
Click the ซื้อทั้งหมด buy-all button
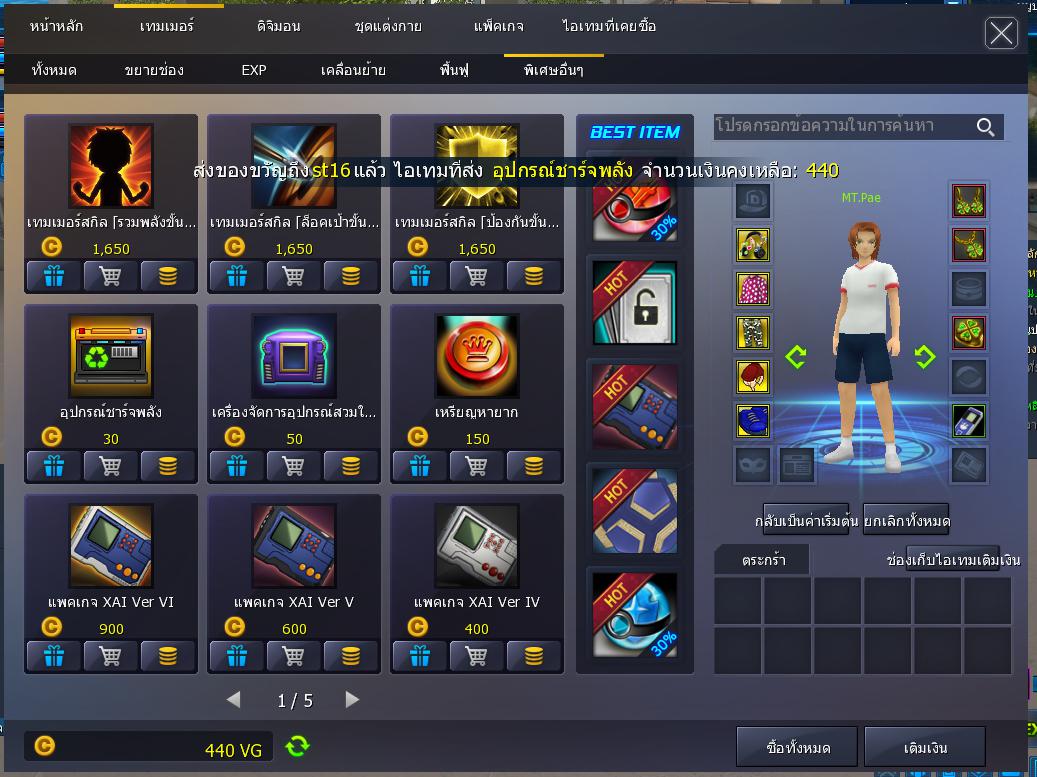point(798,747)
